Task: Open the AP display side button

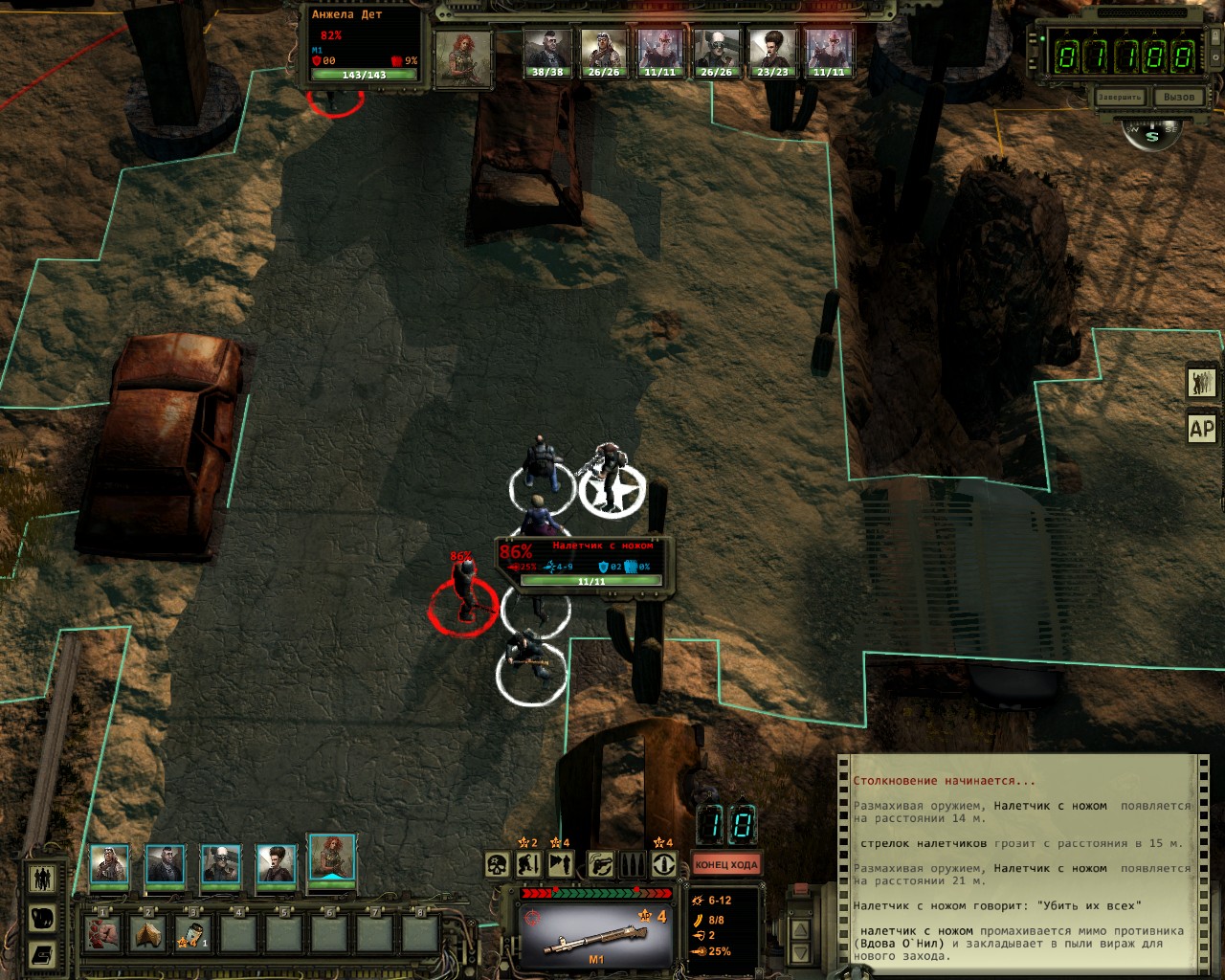Action: (x=1202, y=429)
